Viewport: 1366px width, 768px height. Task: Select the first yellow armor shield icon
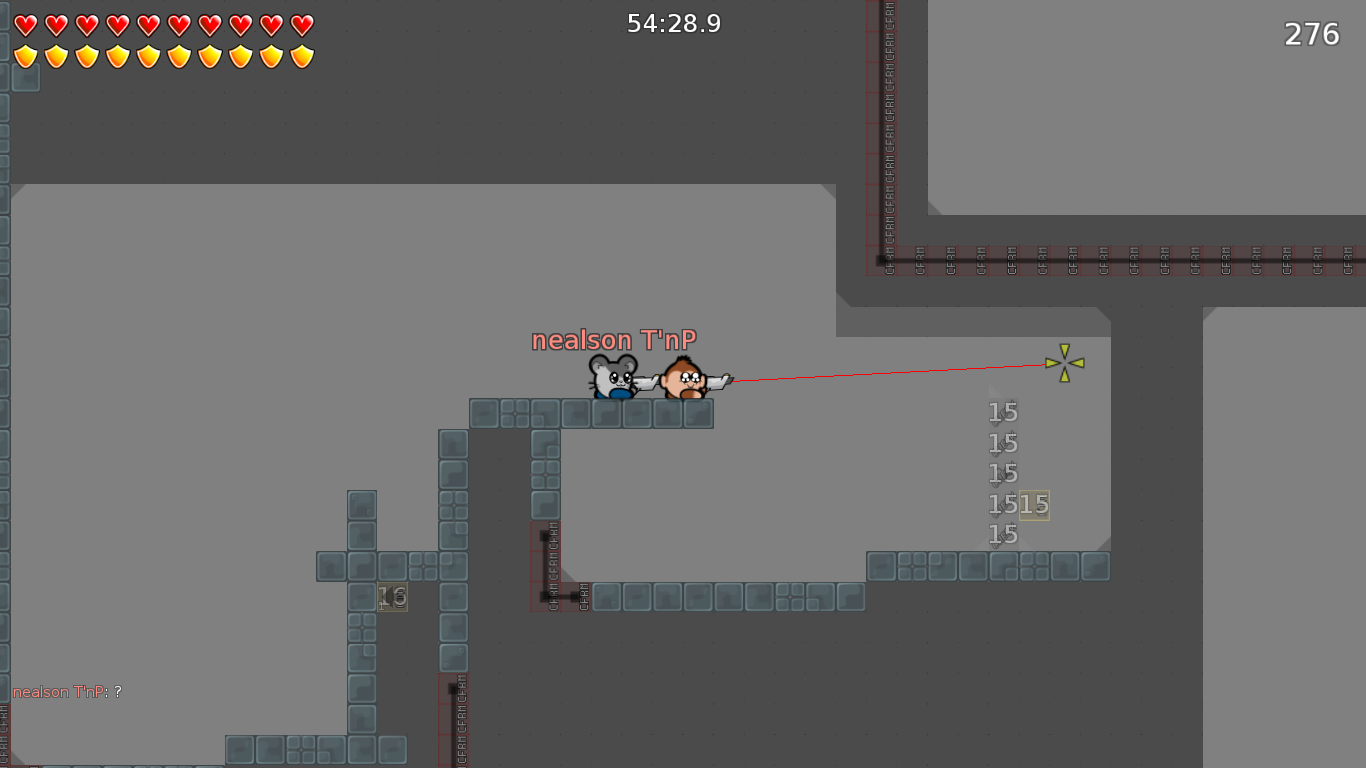tap(25, 55)
